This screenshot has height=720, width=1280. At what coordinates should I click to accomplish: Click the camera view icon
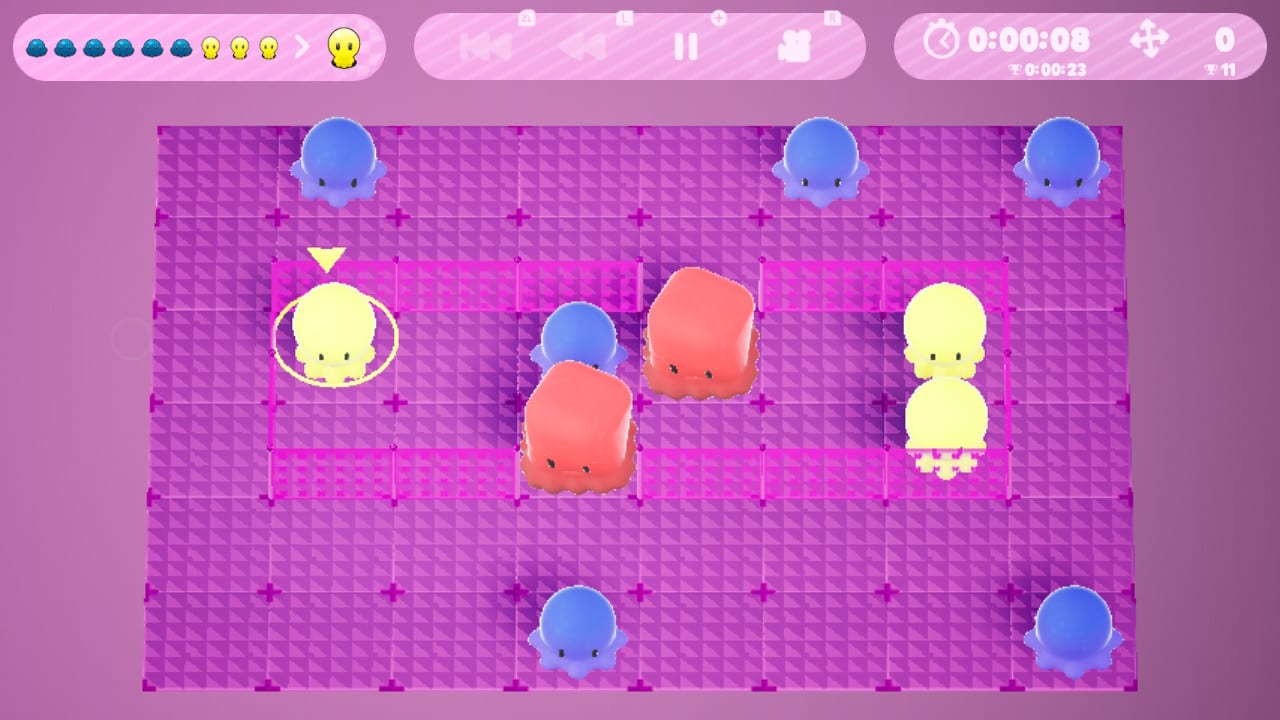click(x=795, y=45)
